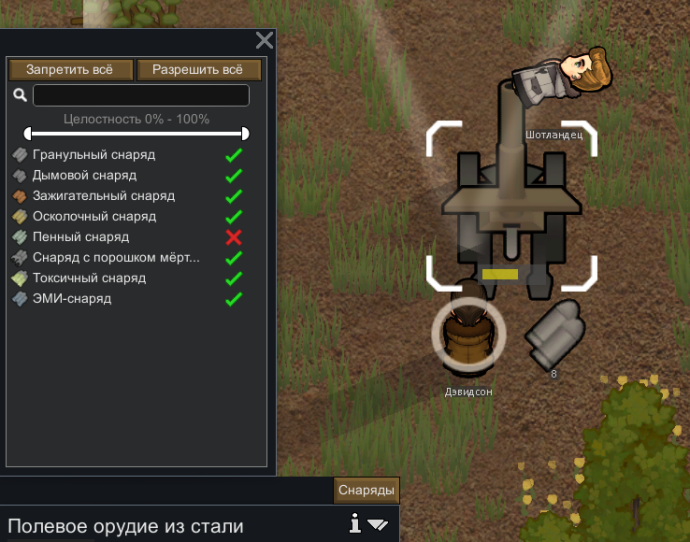Toggle 'Гранульный снаряд' checkmark
The height and width of the screenshot is (542, 690).
234,155
